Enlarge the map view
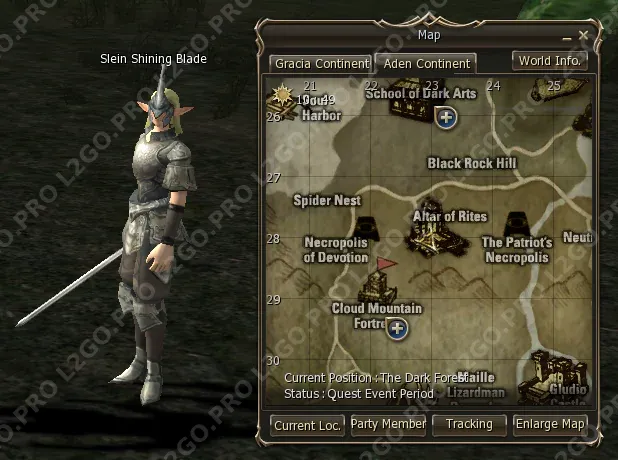The height and width of the screenshot is (460, 618). (x=550, y=425)
